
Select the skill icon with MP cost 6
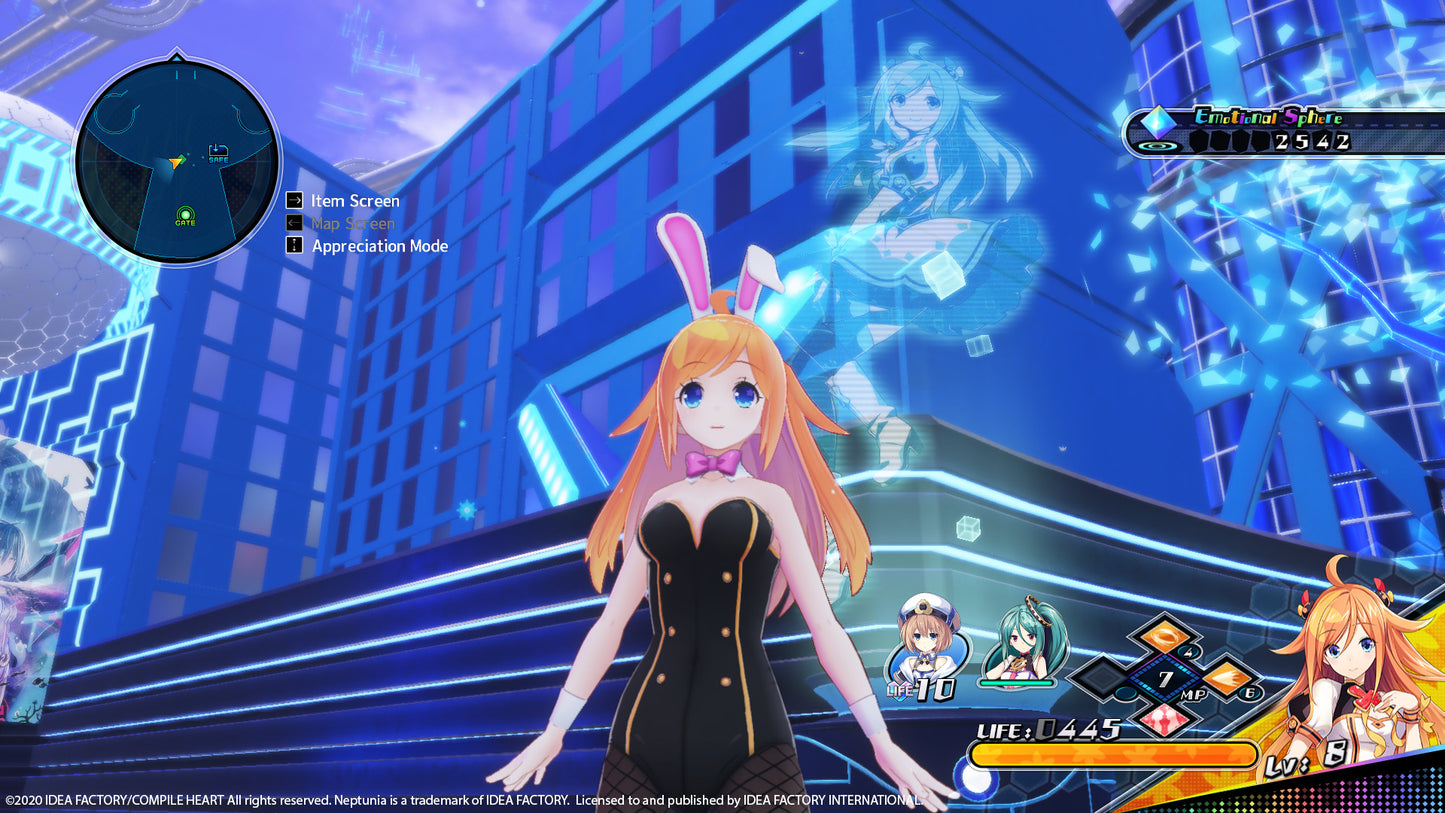[x=1227, y=679]
